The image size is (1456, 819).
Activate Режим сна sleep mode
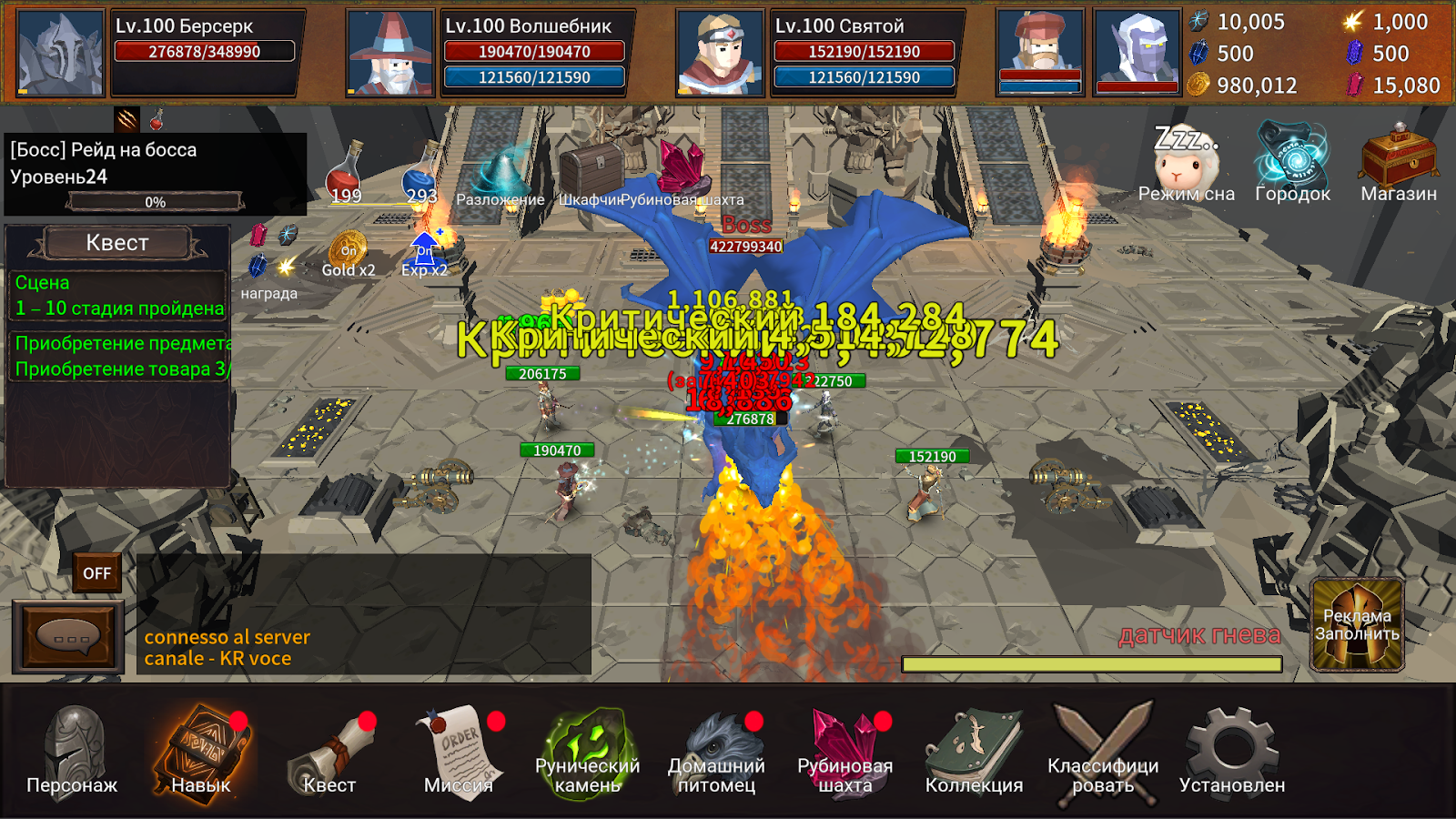(x=1186, y=165)
